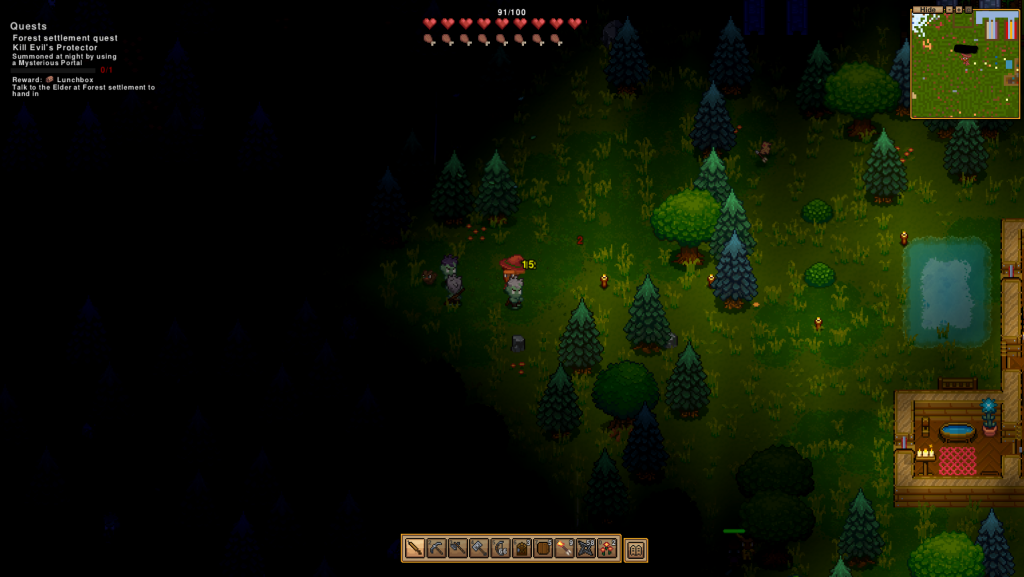Choose the hammer hotbar slot
Image resolution: width=1024 pixels, height=577 pixels.
click(479, 548)
